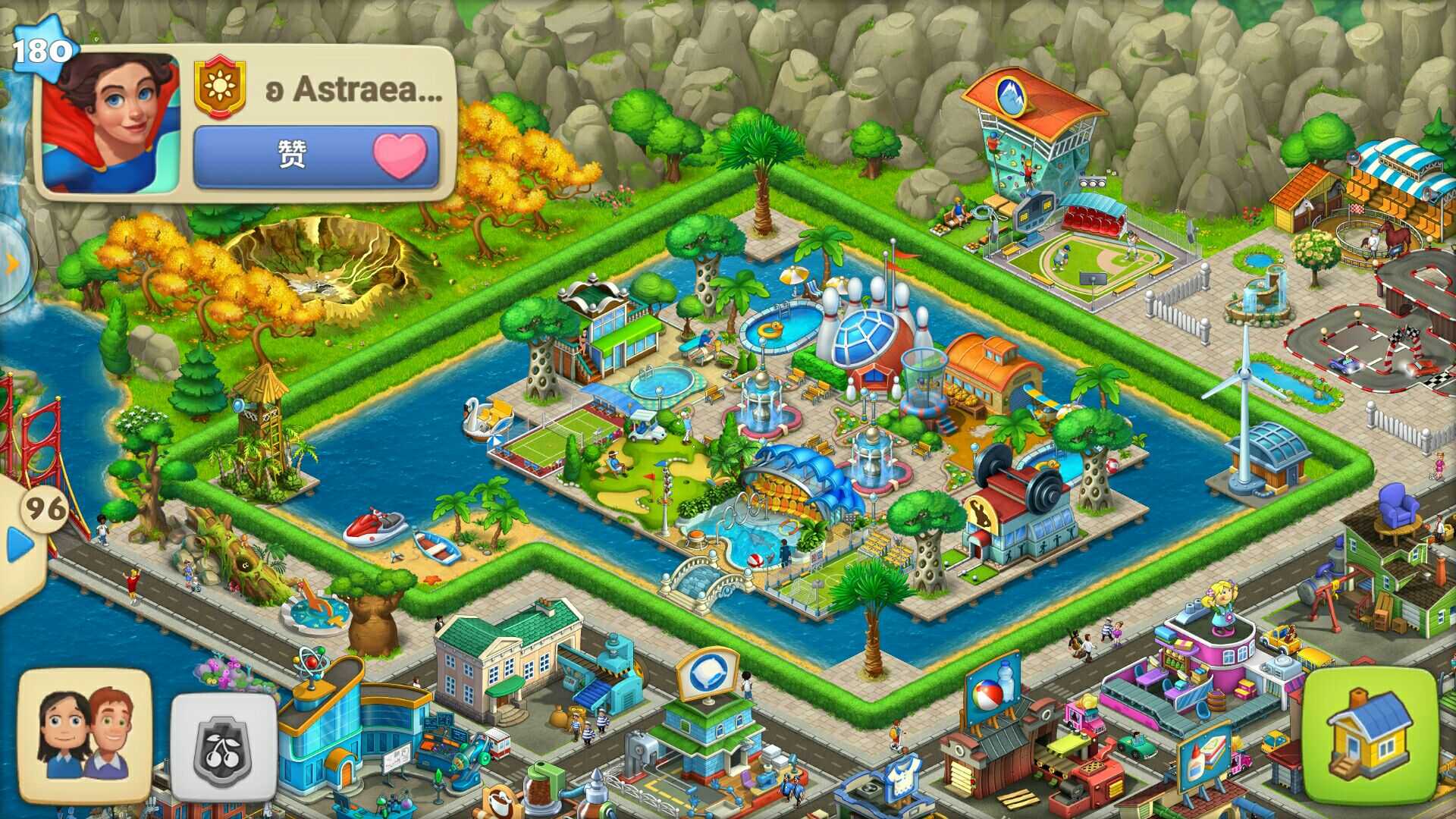View the sun shield co-op emblem
The height and width of the screenshot is (819, 1456).
(x=220, y=87)
